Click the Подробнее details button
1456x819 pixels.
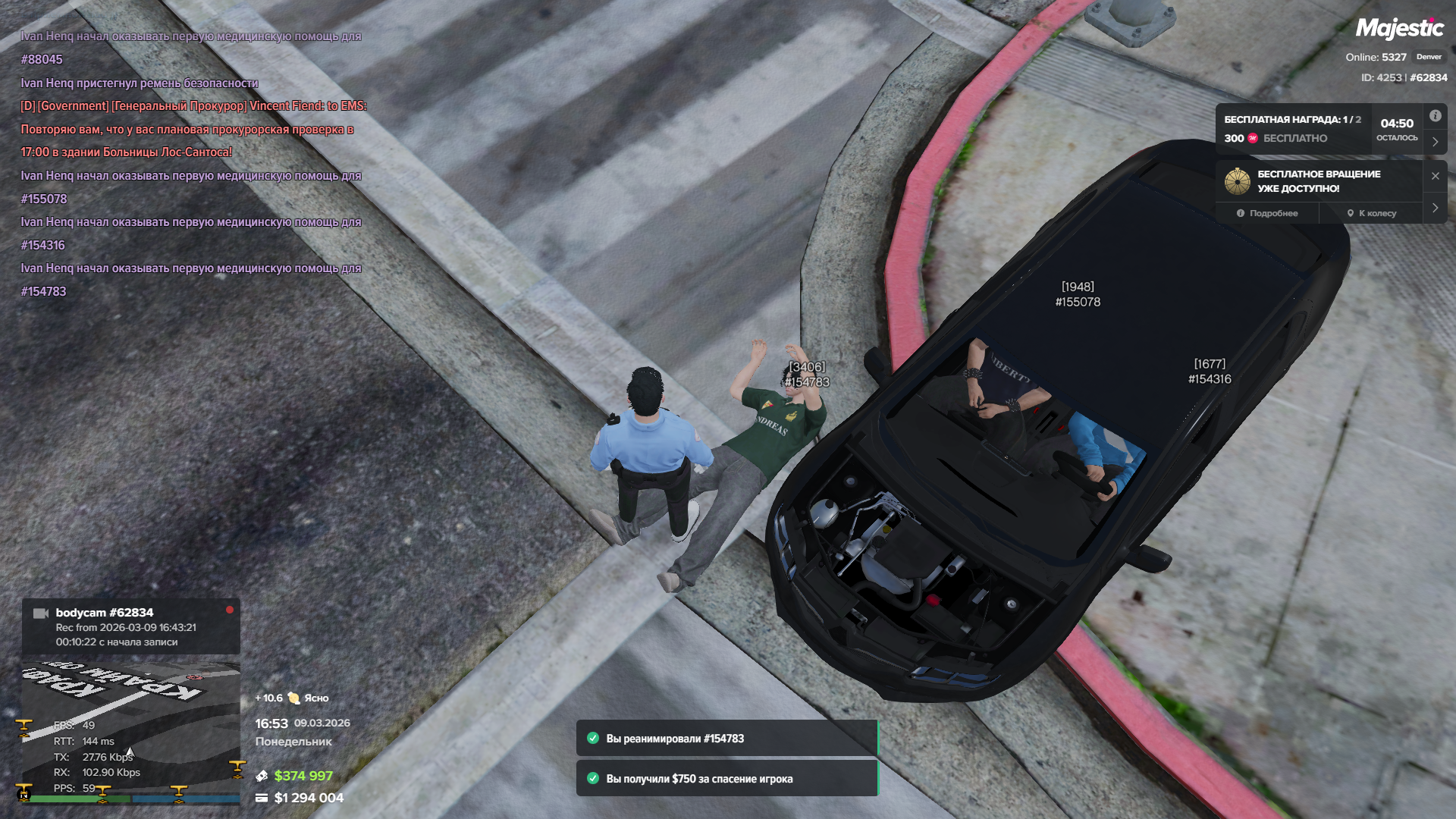1267,213
